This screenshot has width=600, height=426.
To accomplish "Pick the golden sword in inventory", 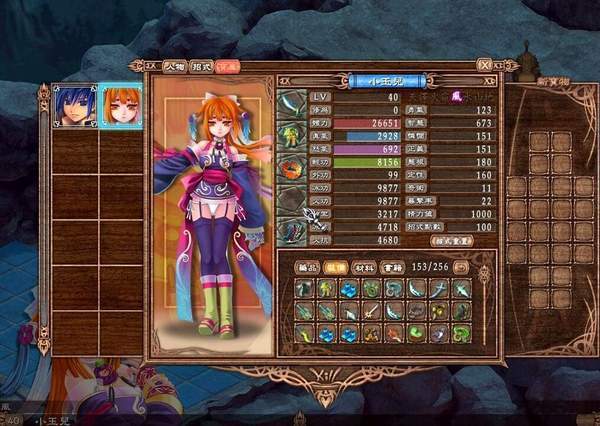I will (x=371, y=312).
